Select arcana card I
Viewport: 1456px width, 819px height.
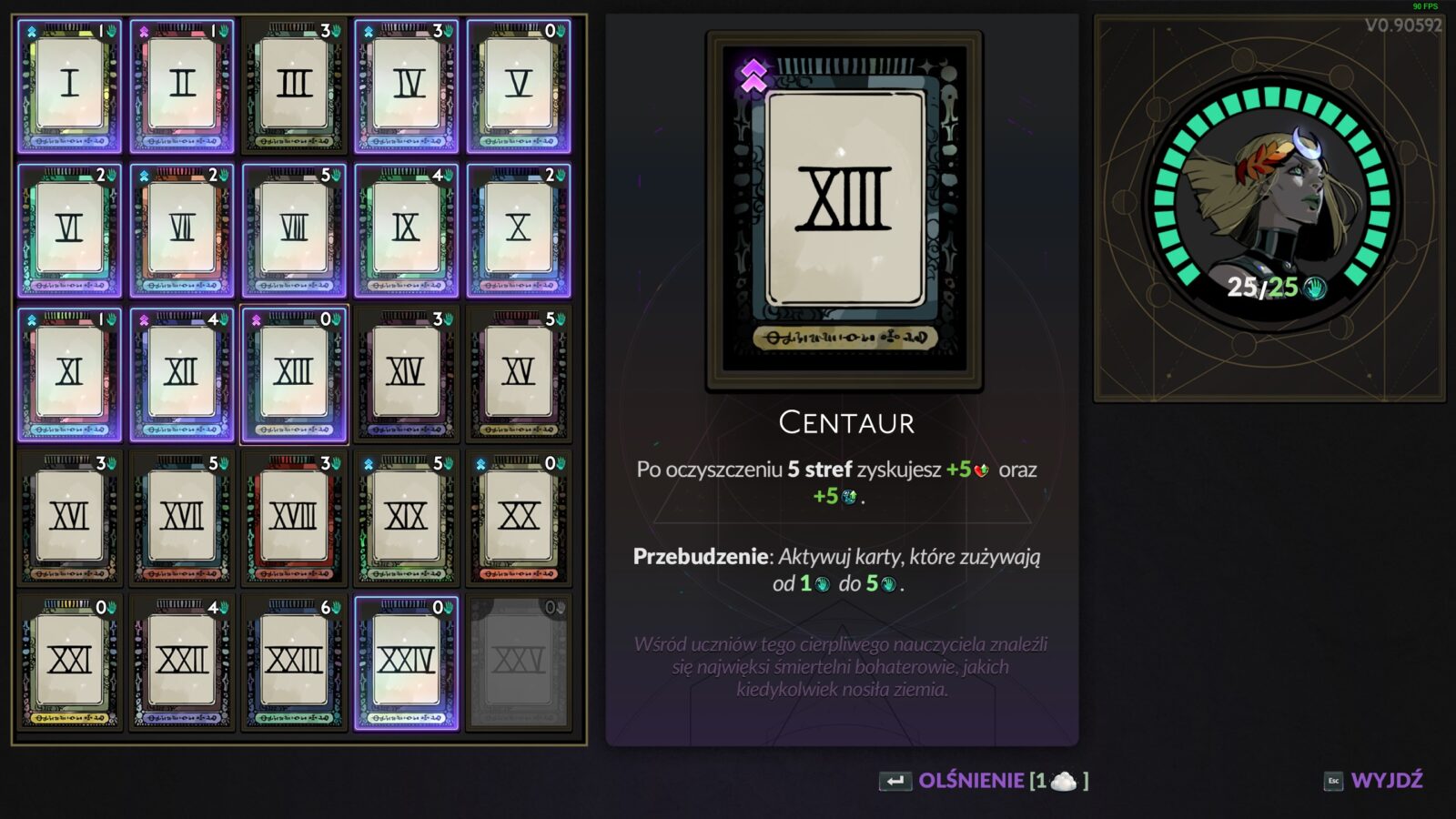pos(69,86)
